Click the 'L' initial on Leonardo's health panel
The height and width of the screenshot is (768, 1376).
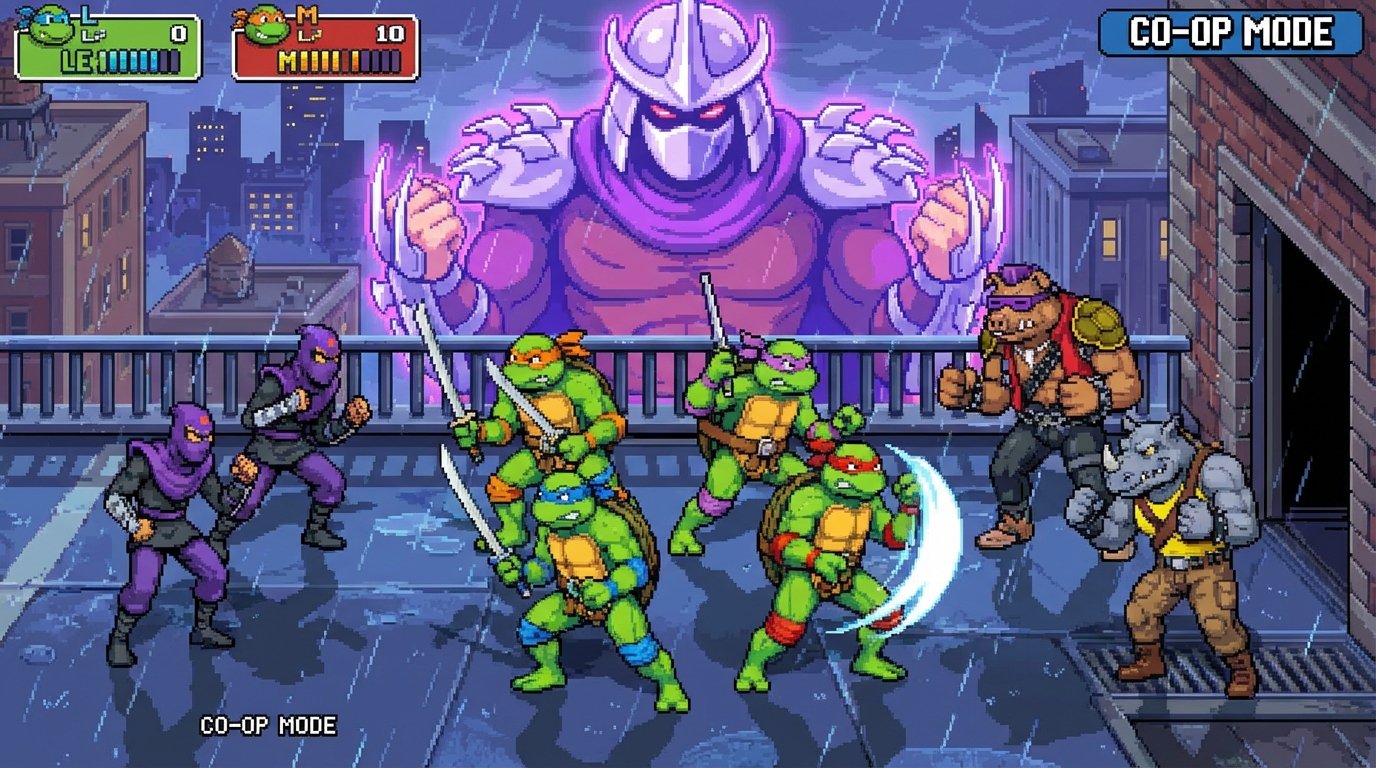[86, 14]
